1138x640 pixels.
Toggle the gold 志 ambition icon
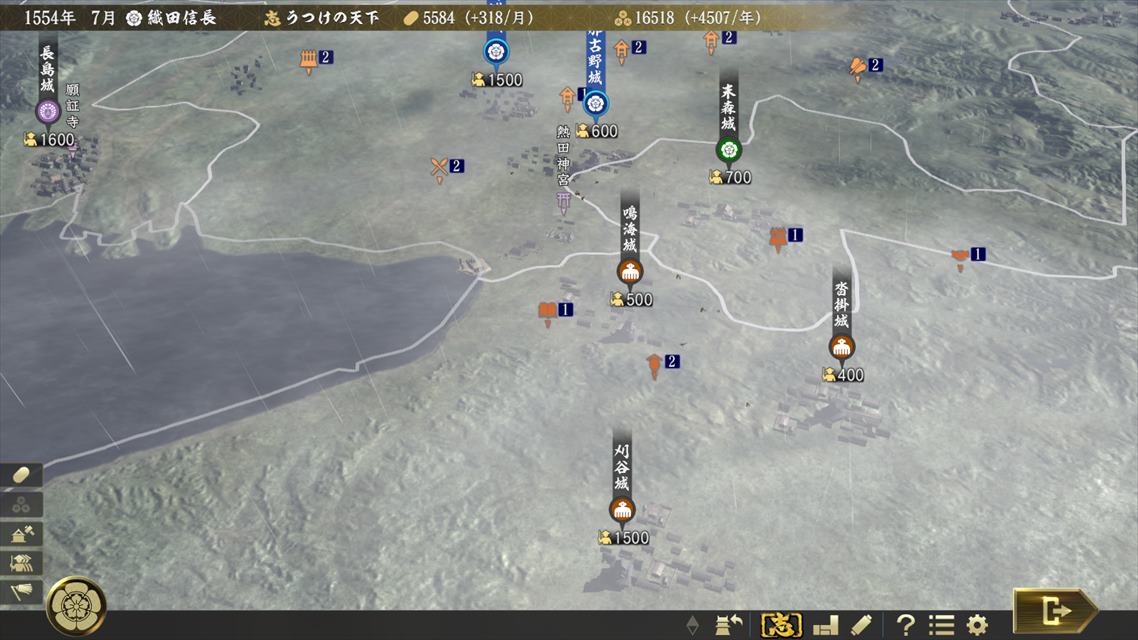781,625
